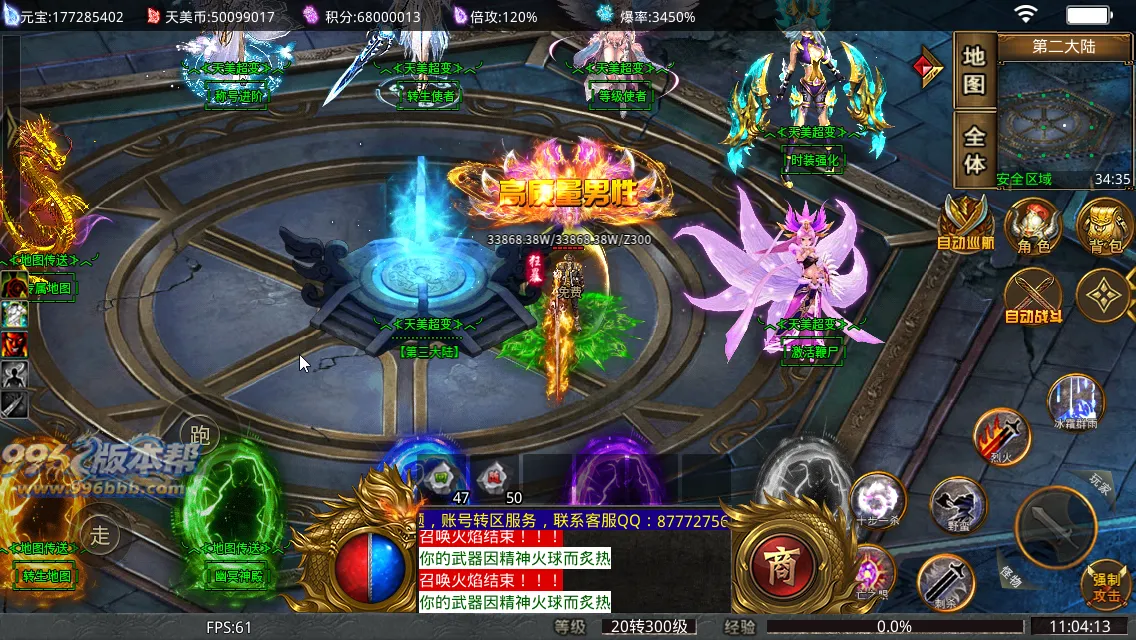This screenshot has width=1136, height=640.
Task: Click the red demon face buff icon
Action: (14, 345)
